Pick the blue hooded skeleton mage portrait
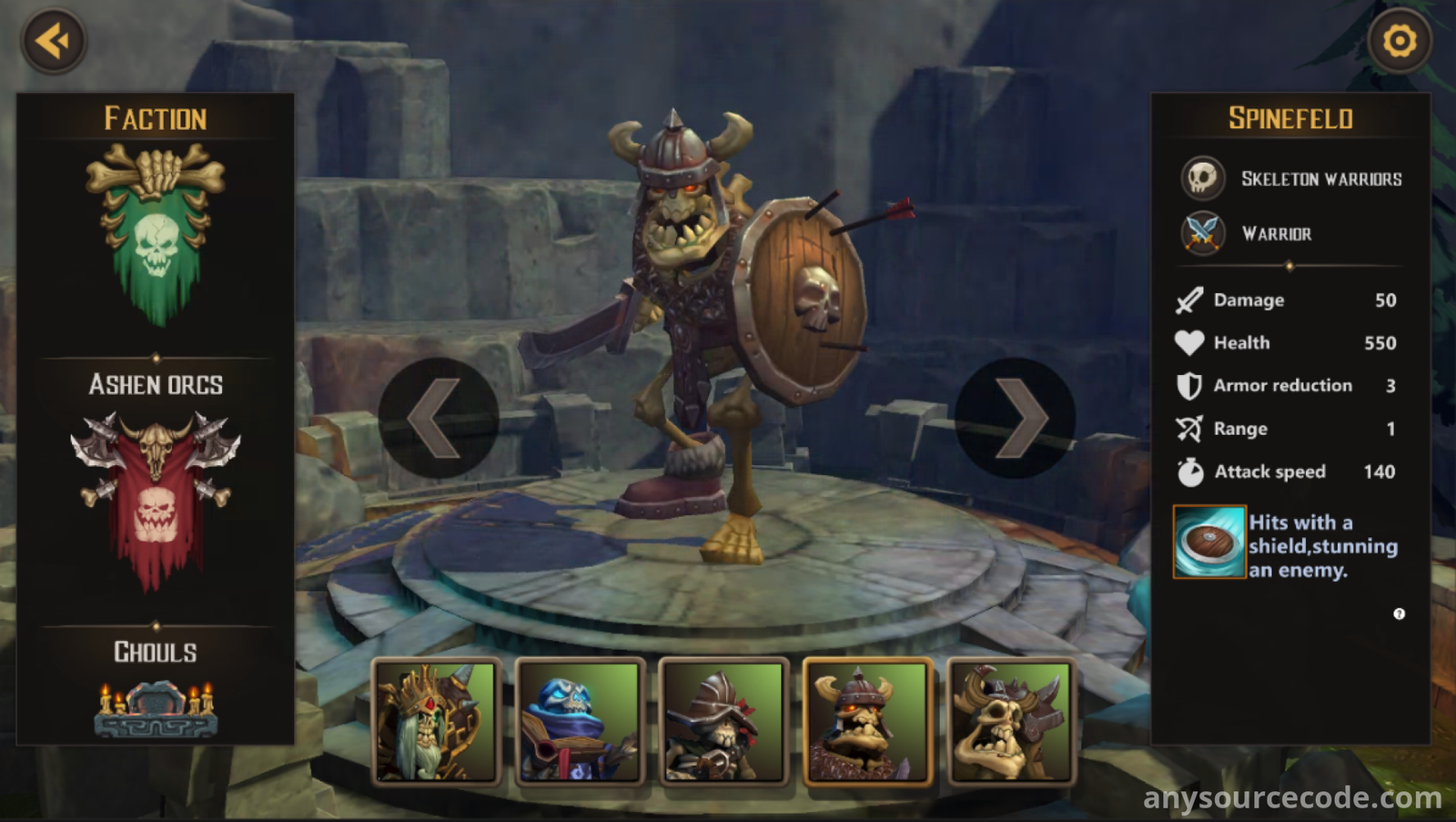 coord(580,721)
